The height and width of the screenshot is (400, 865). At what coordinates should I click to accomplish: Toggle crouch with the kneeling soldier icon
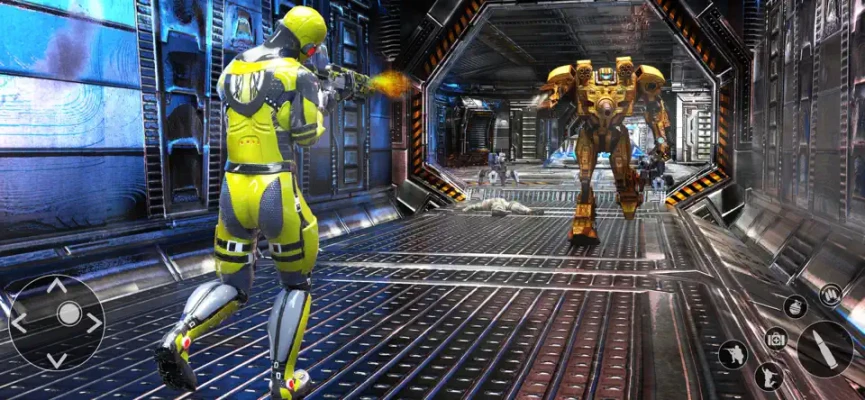pyautogui.click(x=733, y=354)
